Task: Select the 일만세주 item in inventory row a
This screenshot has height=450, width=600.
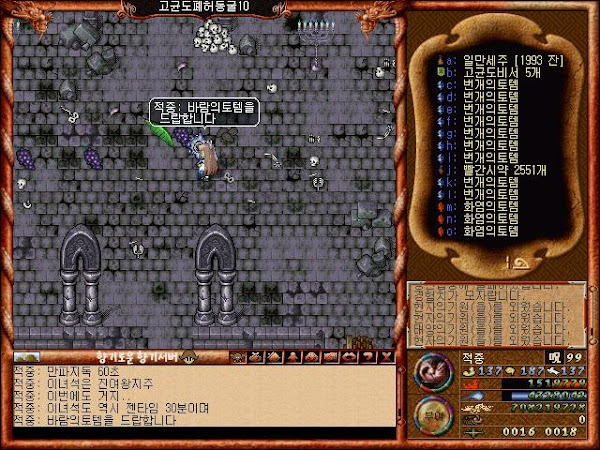Action: [490, 60]
